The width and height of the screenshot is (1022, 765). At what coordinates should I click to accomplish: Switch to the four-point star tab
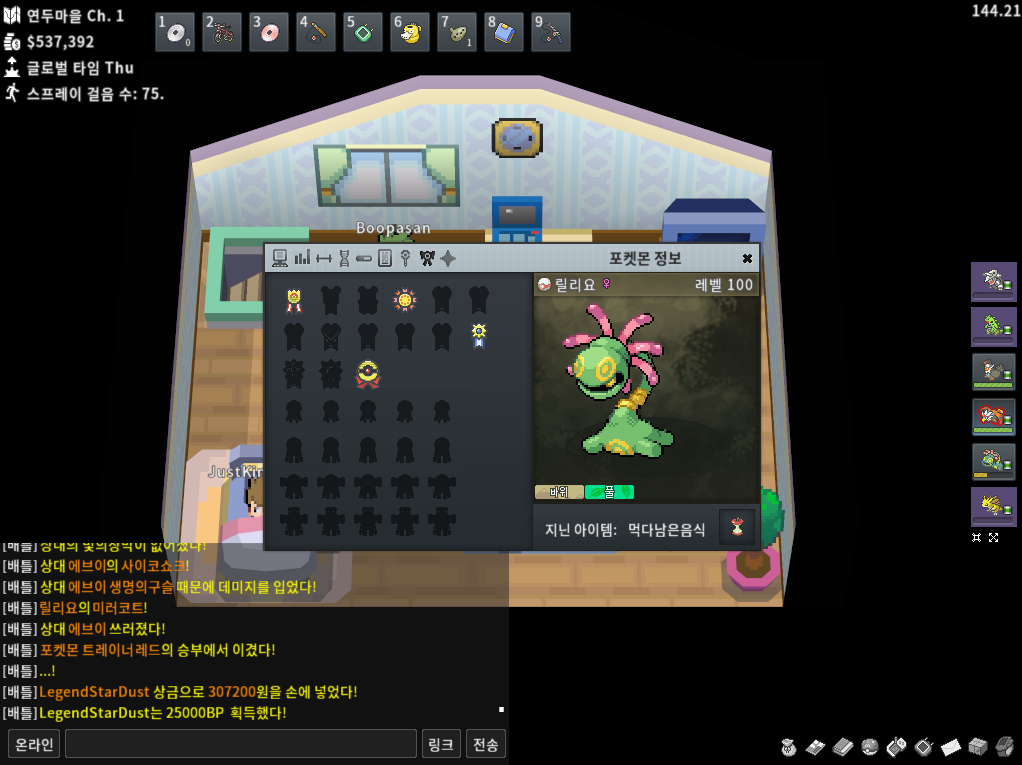(448, 258)
